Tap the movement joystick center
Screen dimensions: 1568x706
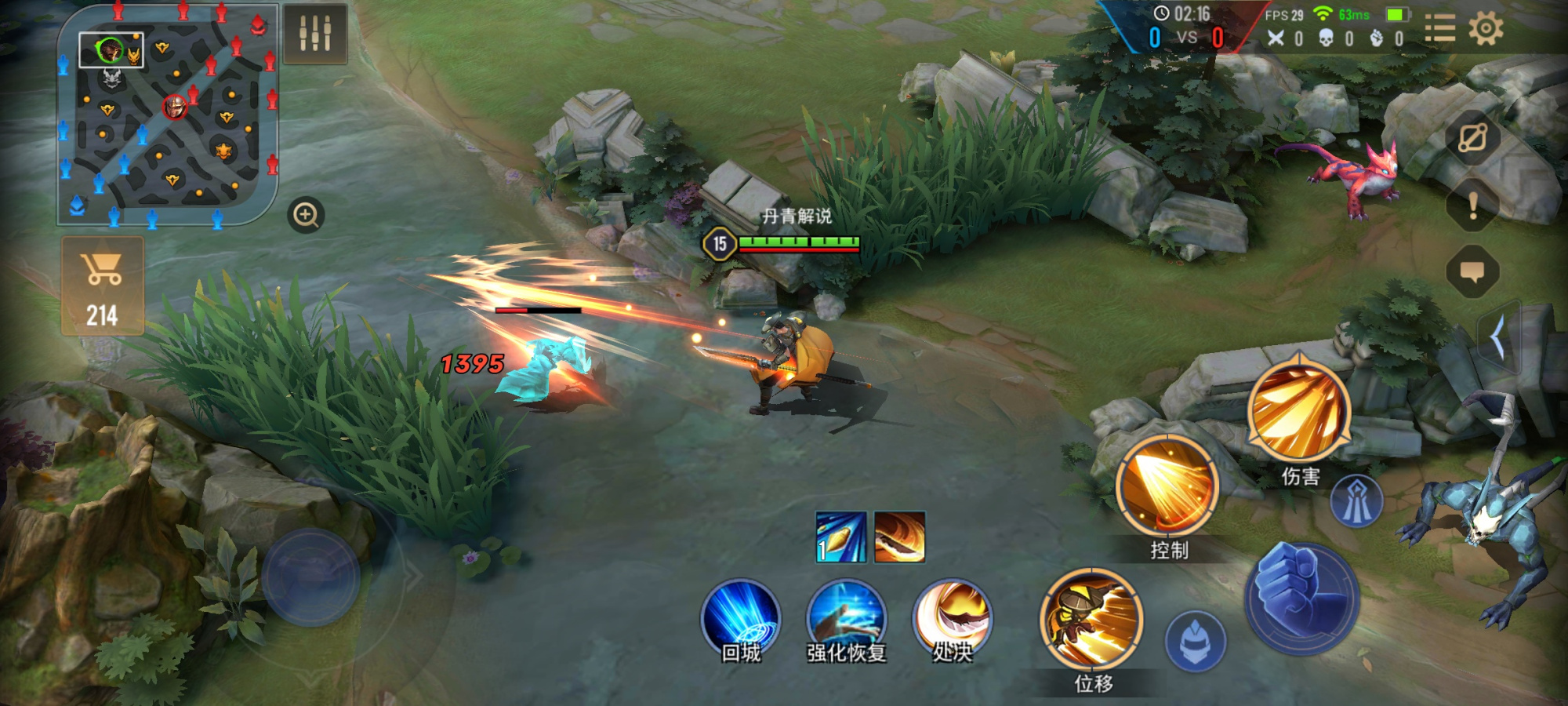310,577
